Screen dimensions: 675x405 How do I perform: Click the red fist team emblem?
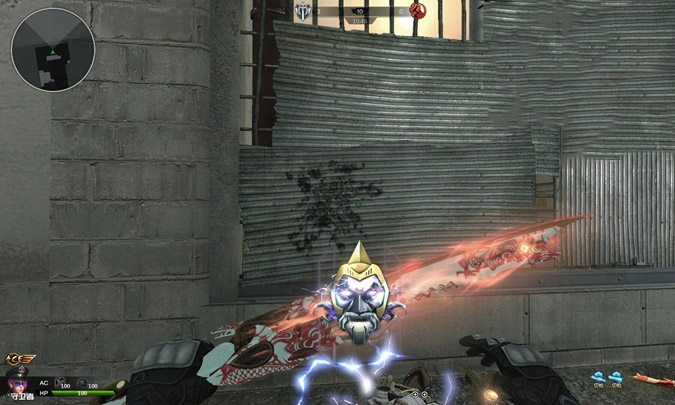(417, 11)
